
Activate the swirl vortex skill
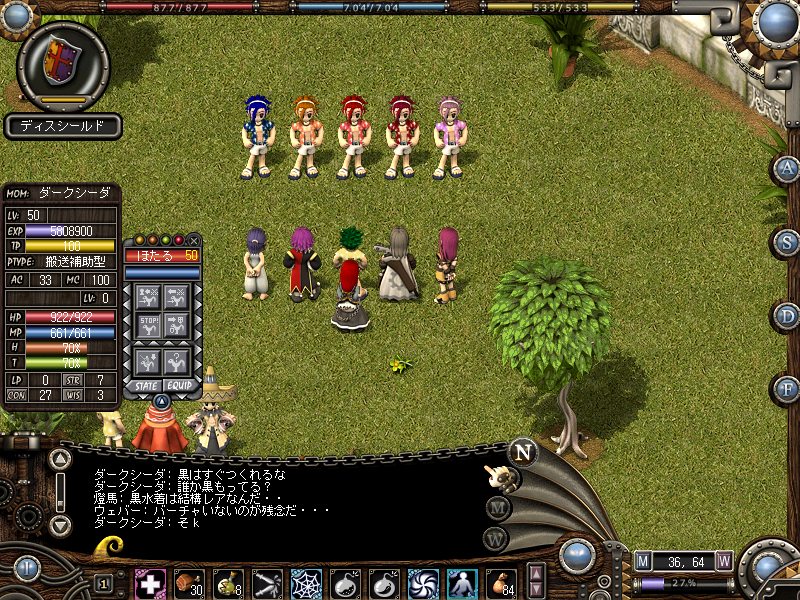423,582
